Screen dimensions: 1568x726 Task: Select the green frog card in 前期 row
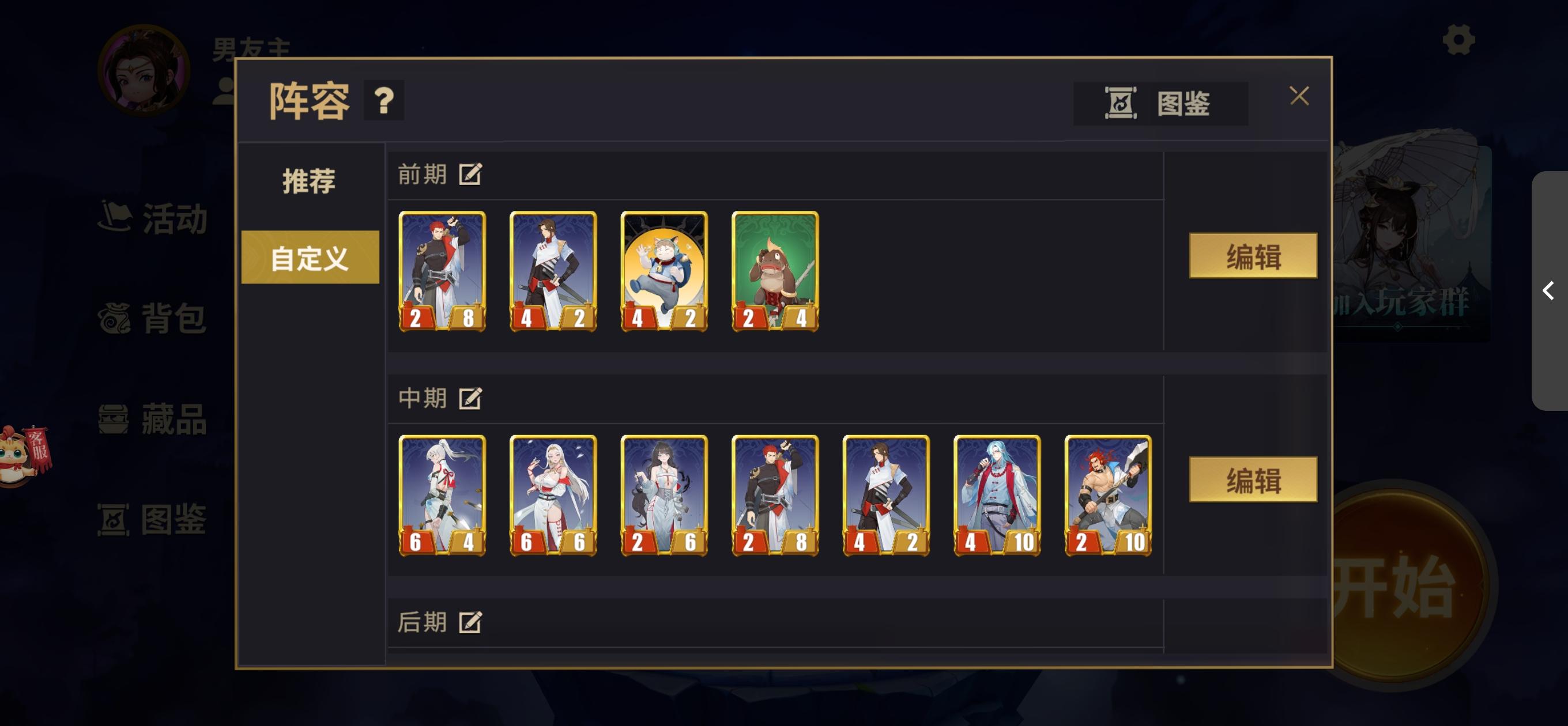[x=775, y=271]
